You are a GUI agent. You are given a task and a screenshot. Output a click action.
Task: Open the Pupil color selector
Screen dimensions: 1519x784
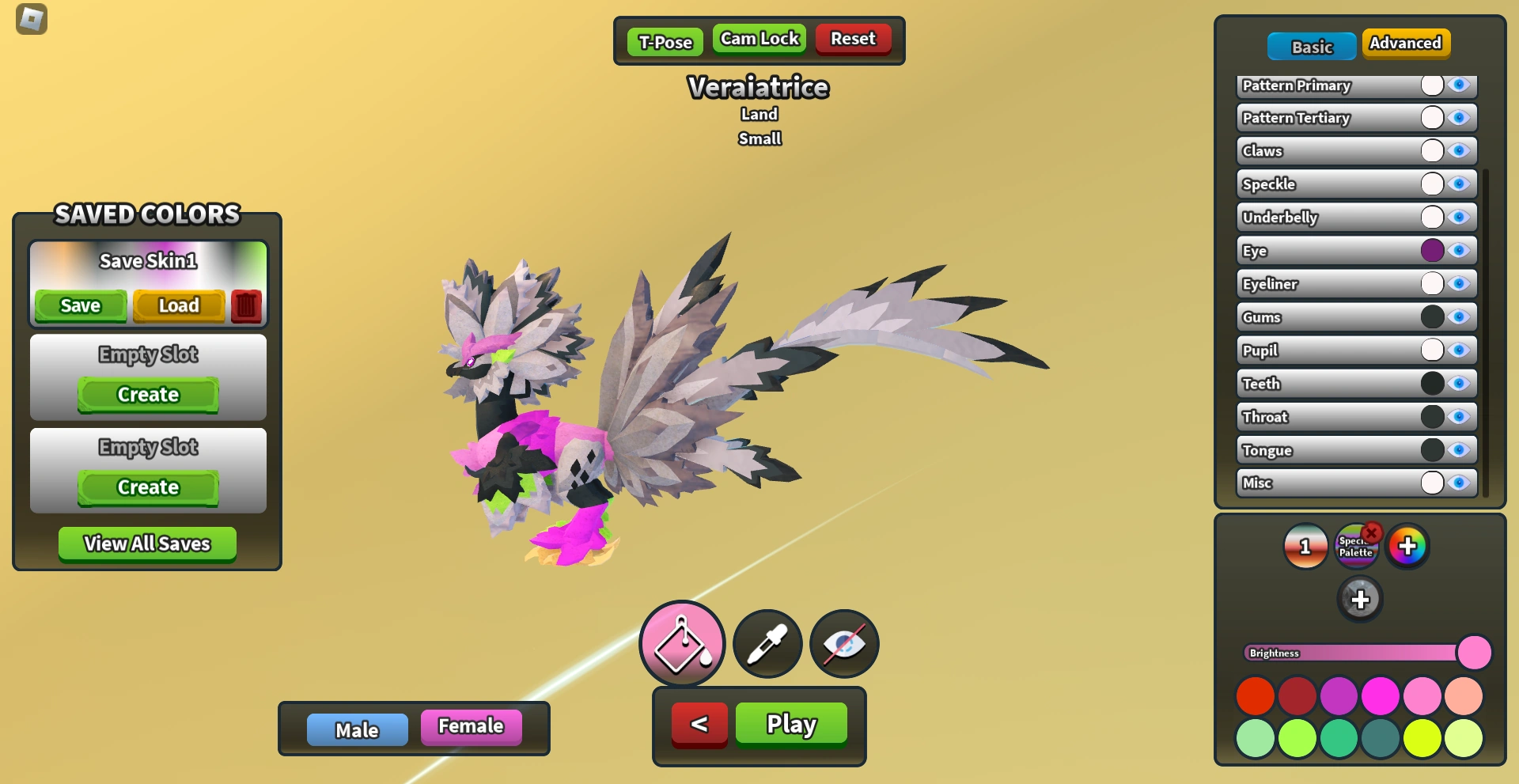(x=1431, y=350)
